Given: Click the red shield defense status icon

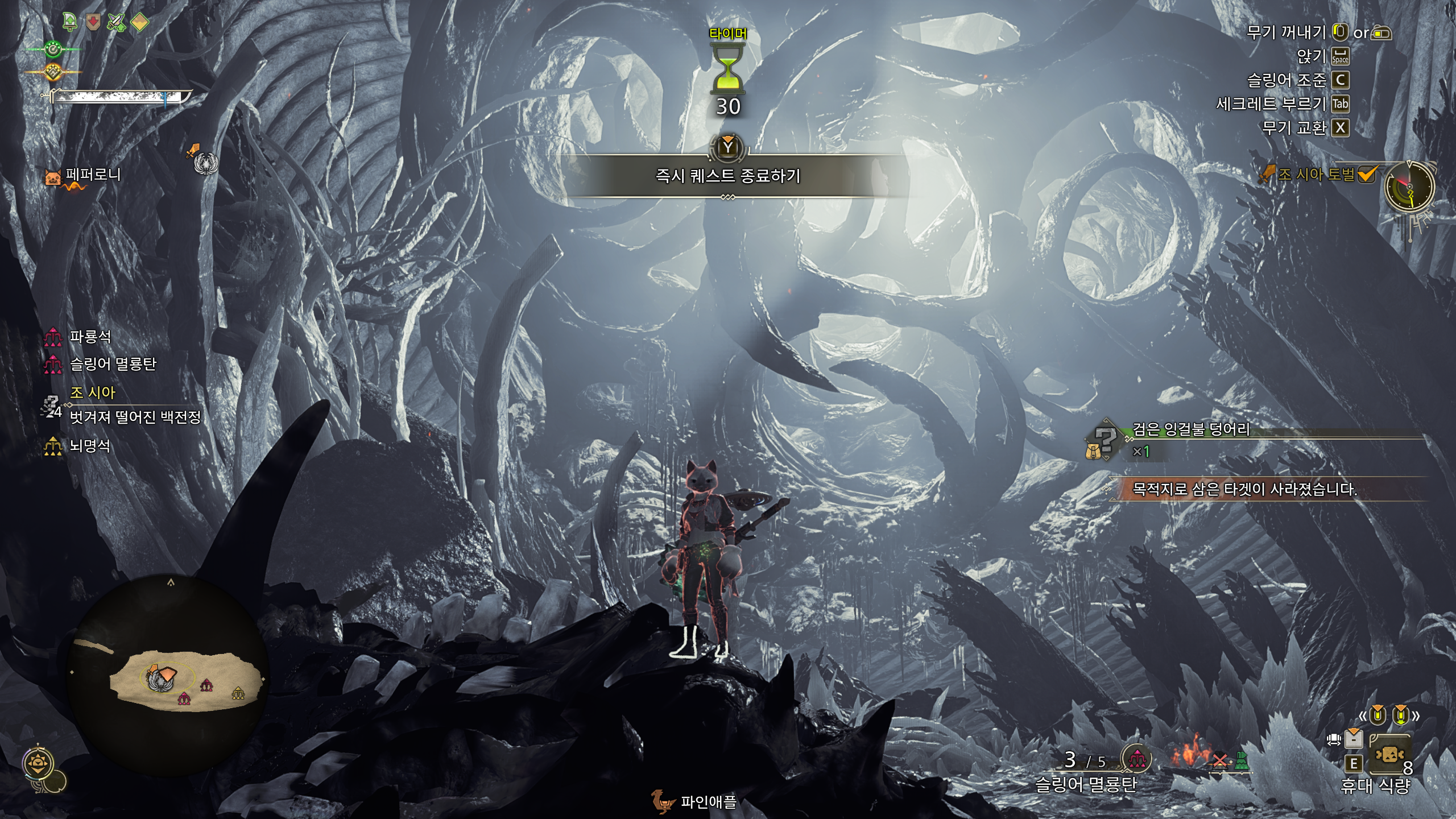Looking at the screenshot, I should point(93,22).
